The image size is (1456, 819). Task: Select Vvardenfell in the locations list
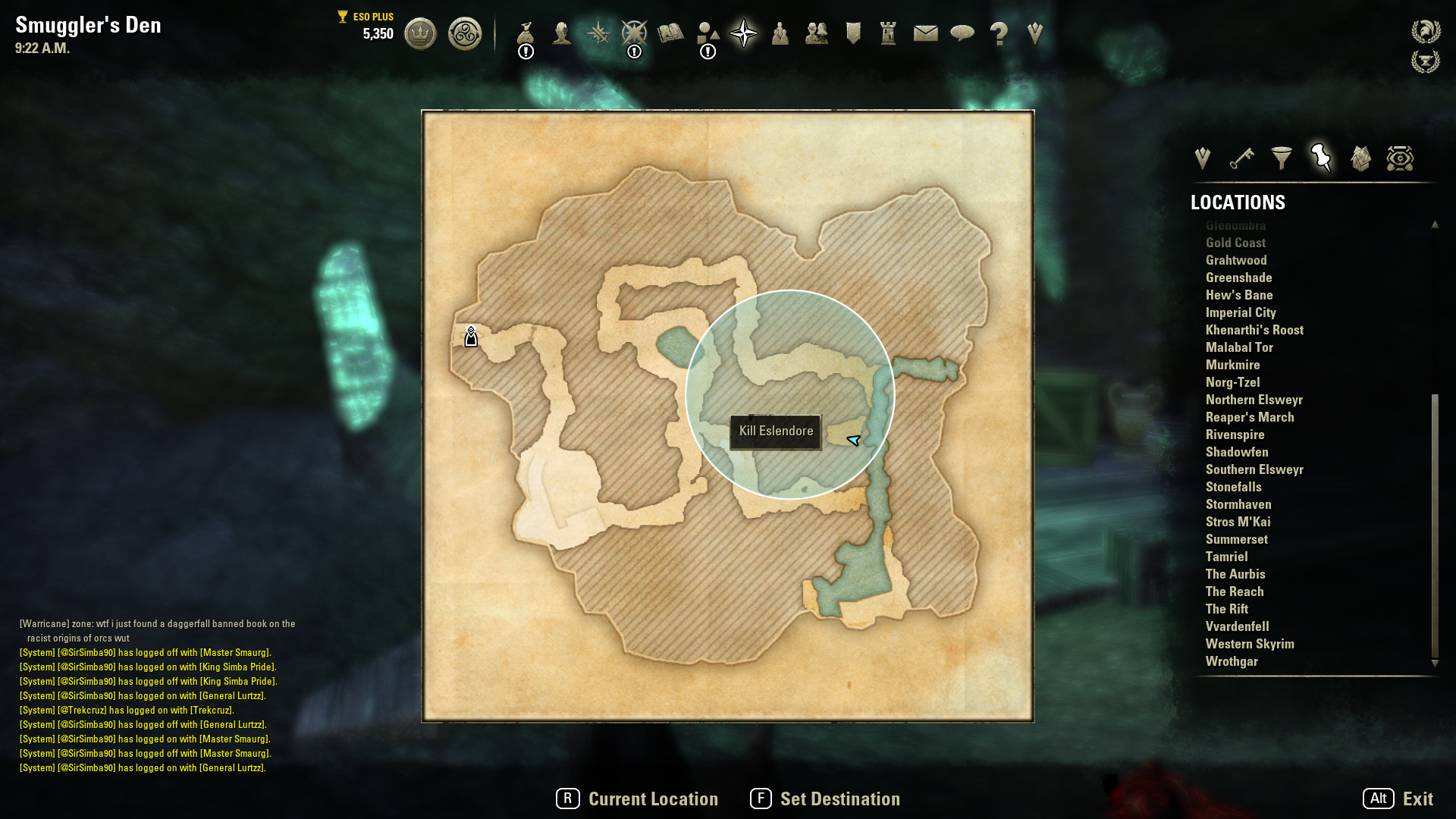pyautogui.click(x=1237, y=626)
